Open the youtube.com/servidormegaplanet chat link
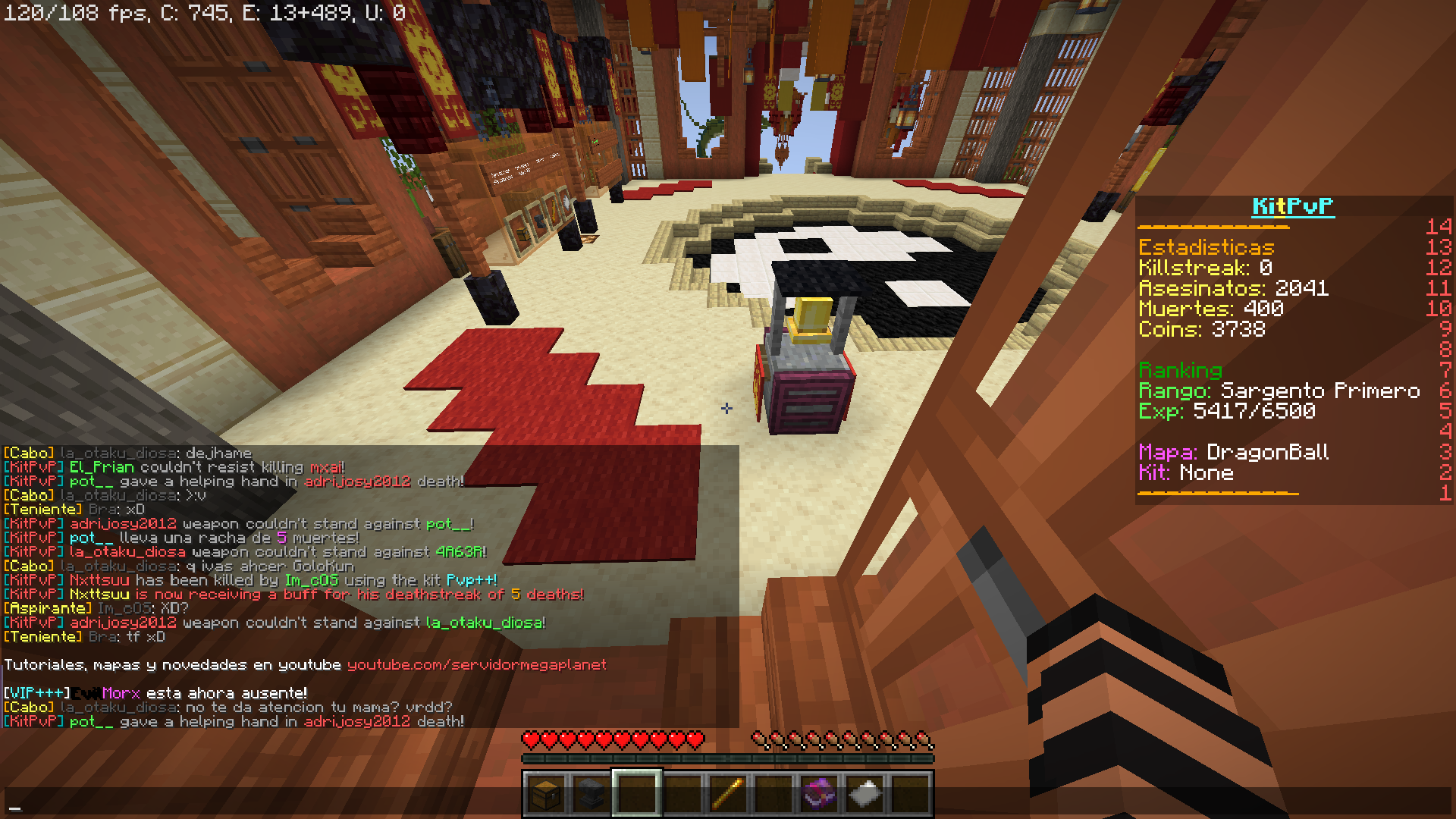The image size is (1456, 819). [x=476, y=665]
